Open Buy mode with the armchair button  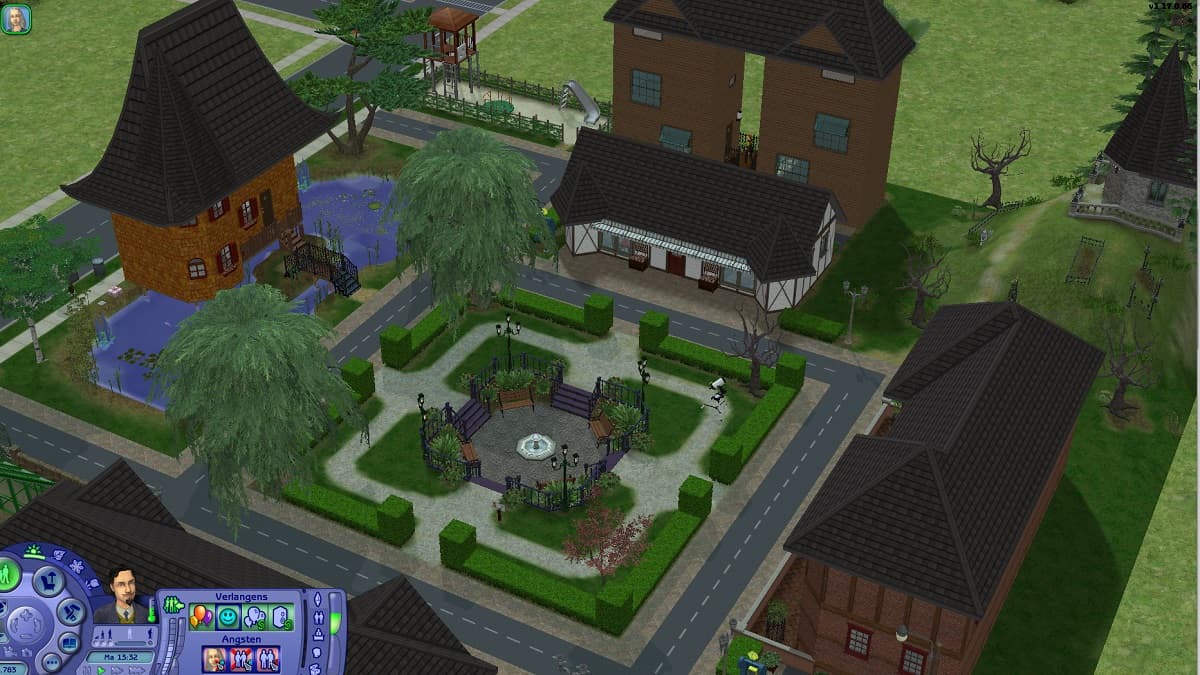click(48, 580)
